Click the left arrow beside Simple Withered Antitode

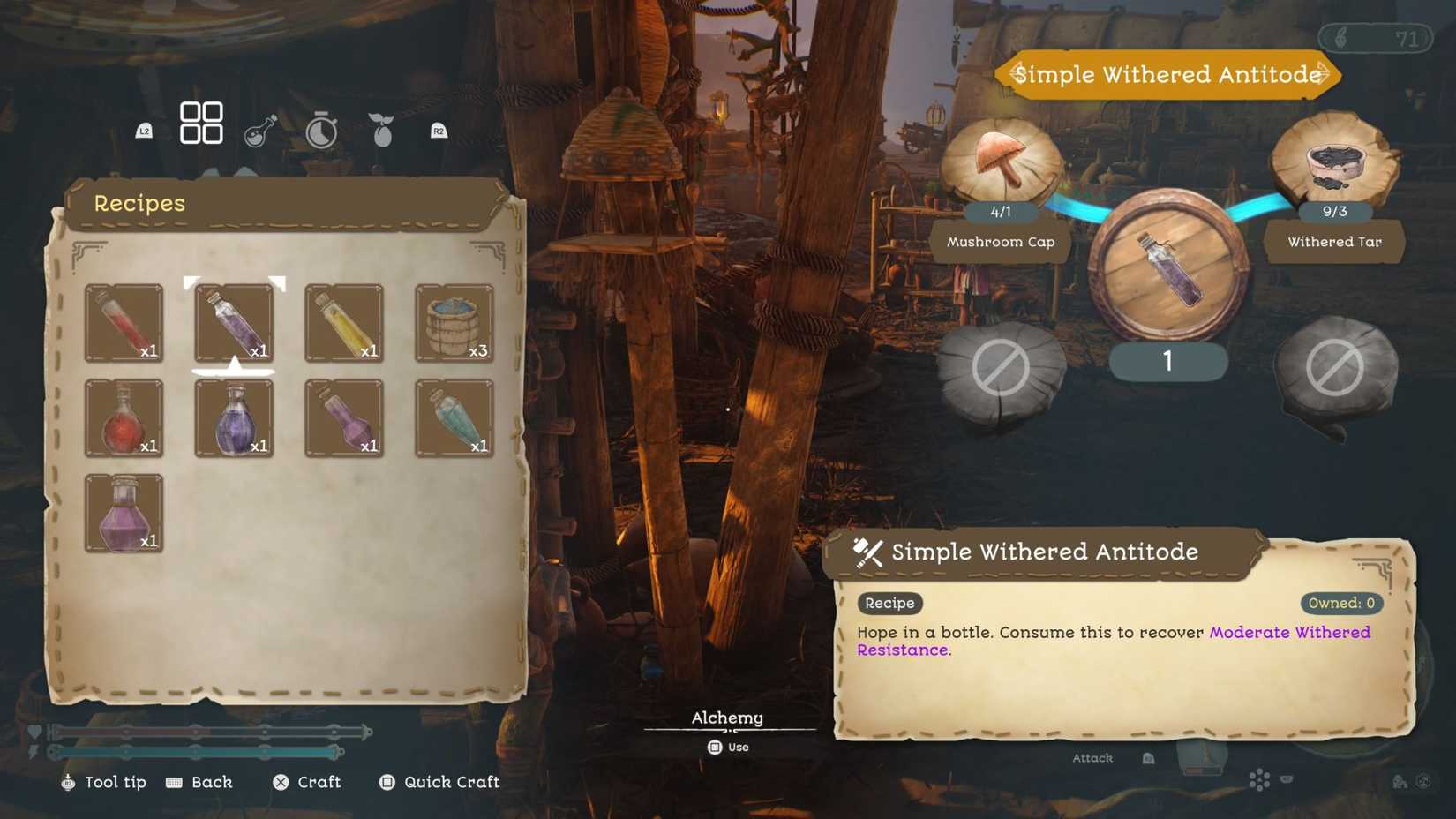pyautogui.click(x=1016, y=74)
